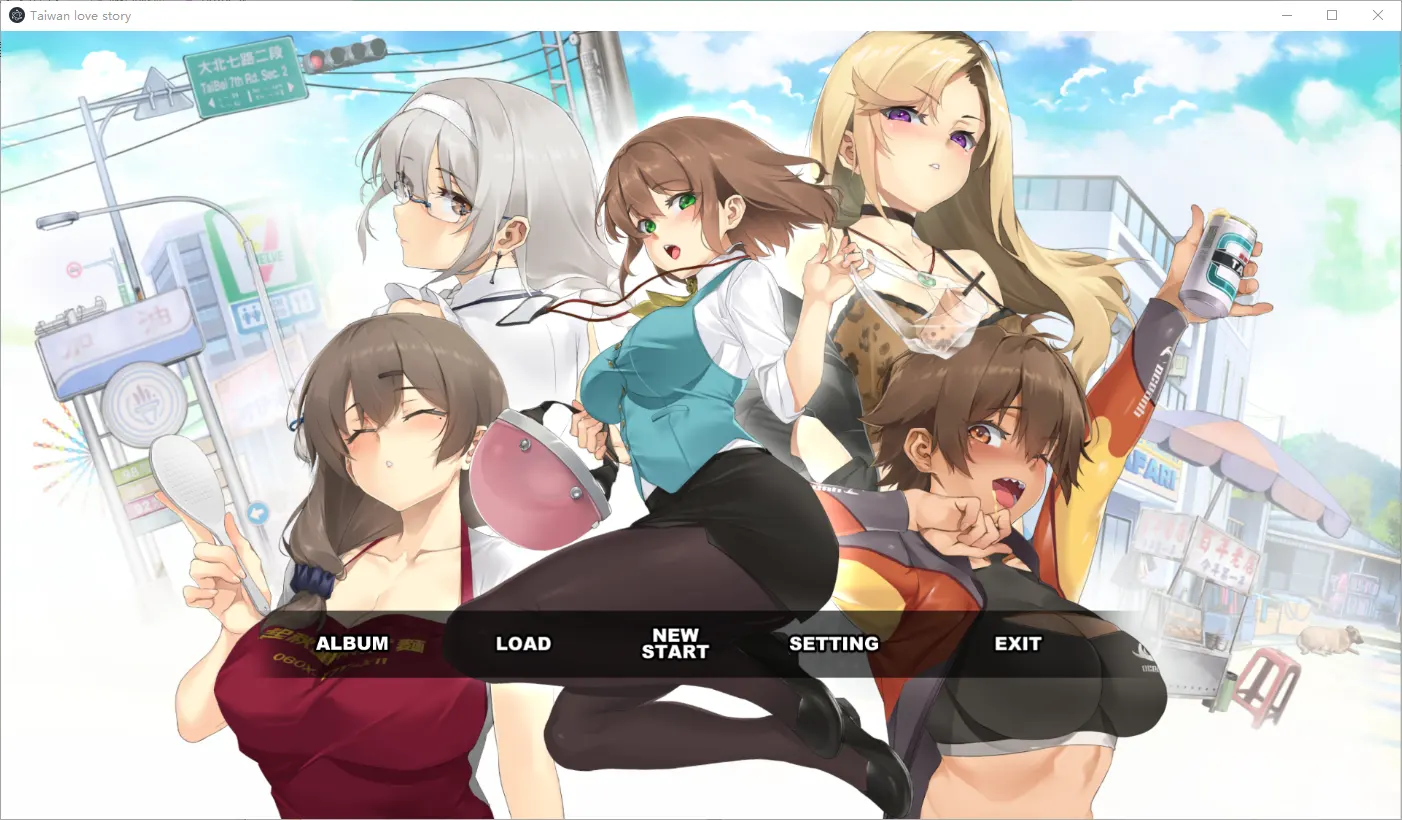Maximize the game window
Image resolution: width=1402 pixels, height=820 pixels.
(x=1332, y=15)
